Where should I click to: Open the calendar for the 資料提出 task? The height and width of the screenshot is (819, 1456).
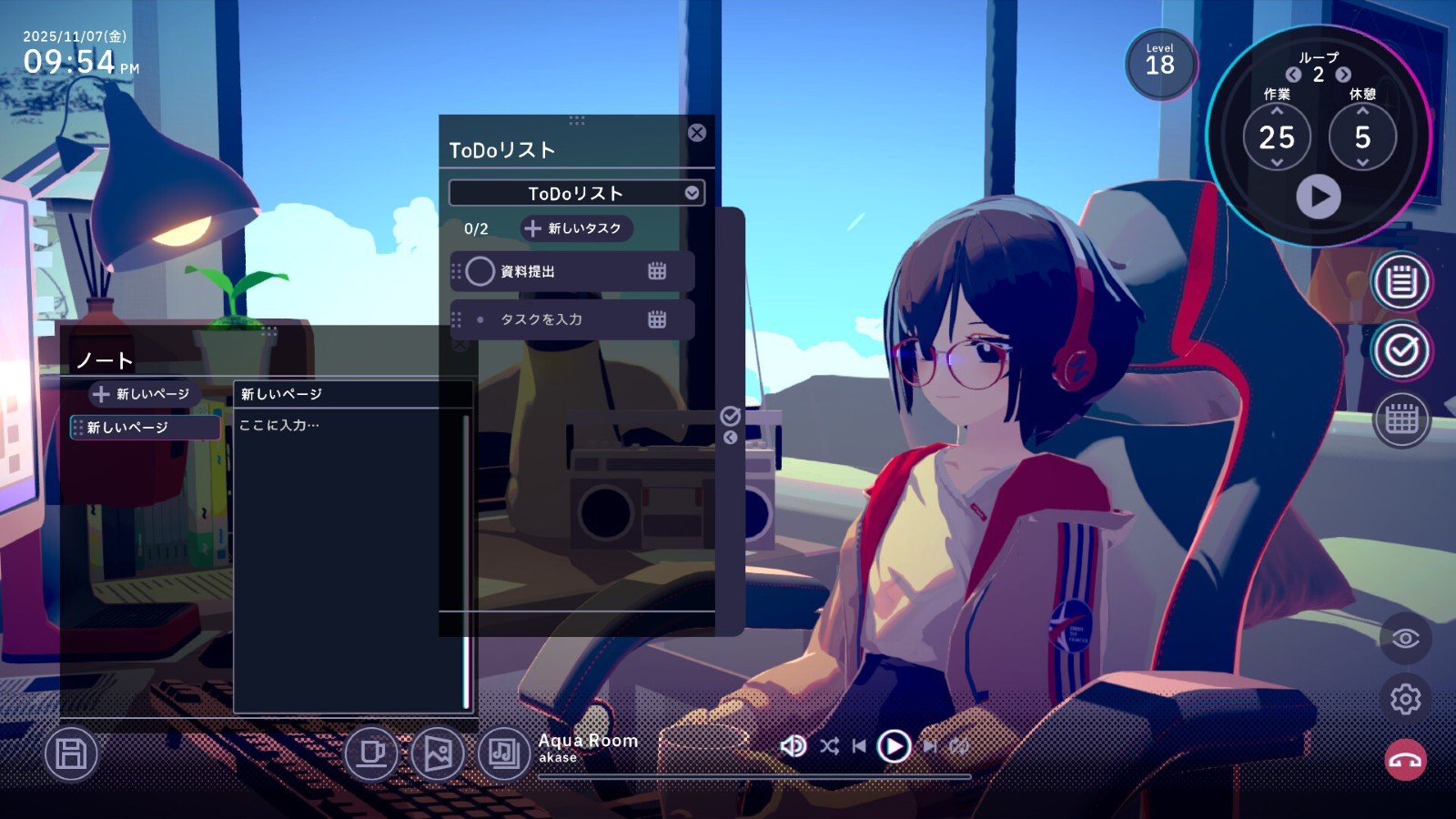pos(657,271)
